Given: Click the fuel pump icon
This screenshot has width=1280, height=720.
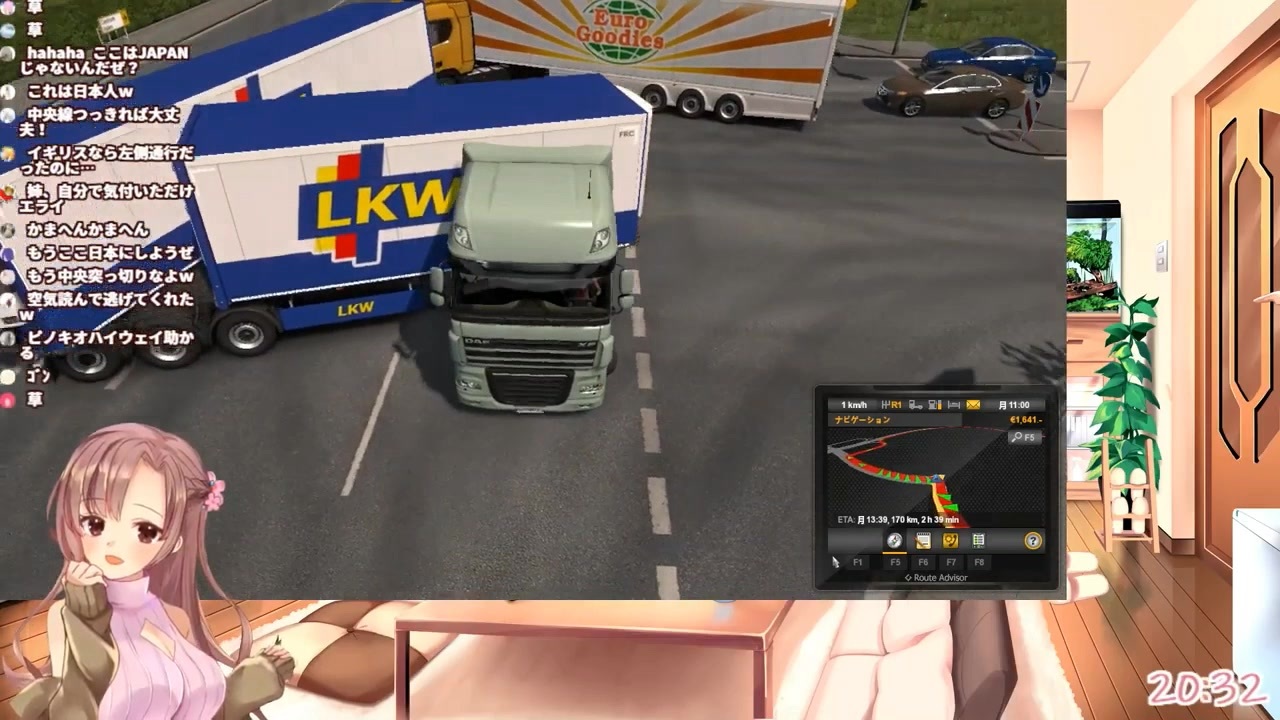Looking at the screenshot, I should (x=933, y=405).
